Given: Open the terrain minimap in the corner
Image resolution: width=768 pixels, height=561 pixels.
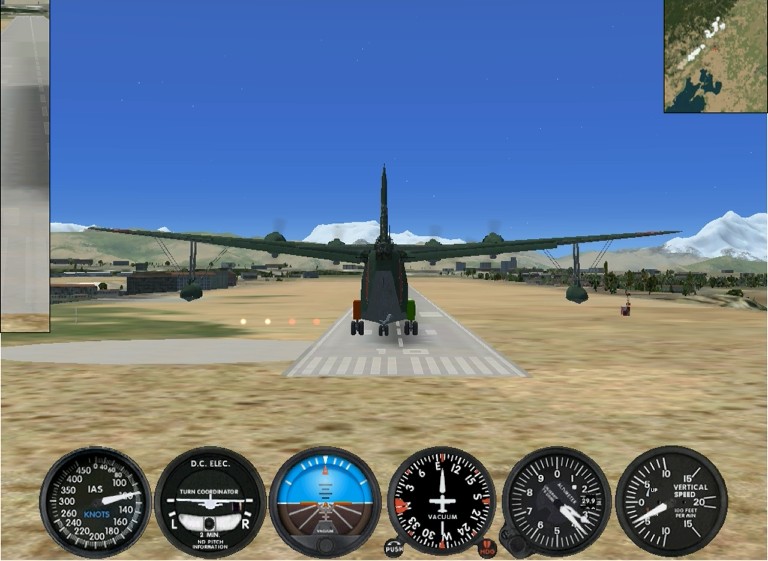Looking at the screenshot, I should (x=715, y=56).
